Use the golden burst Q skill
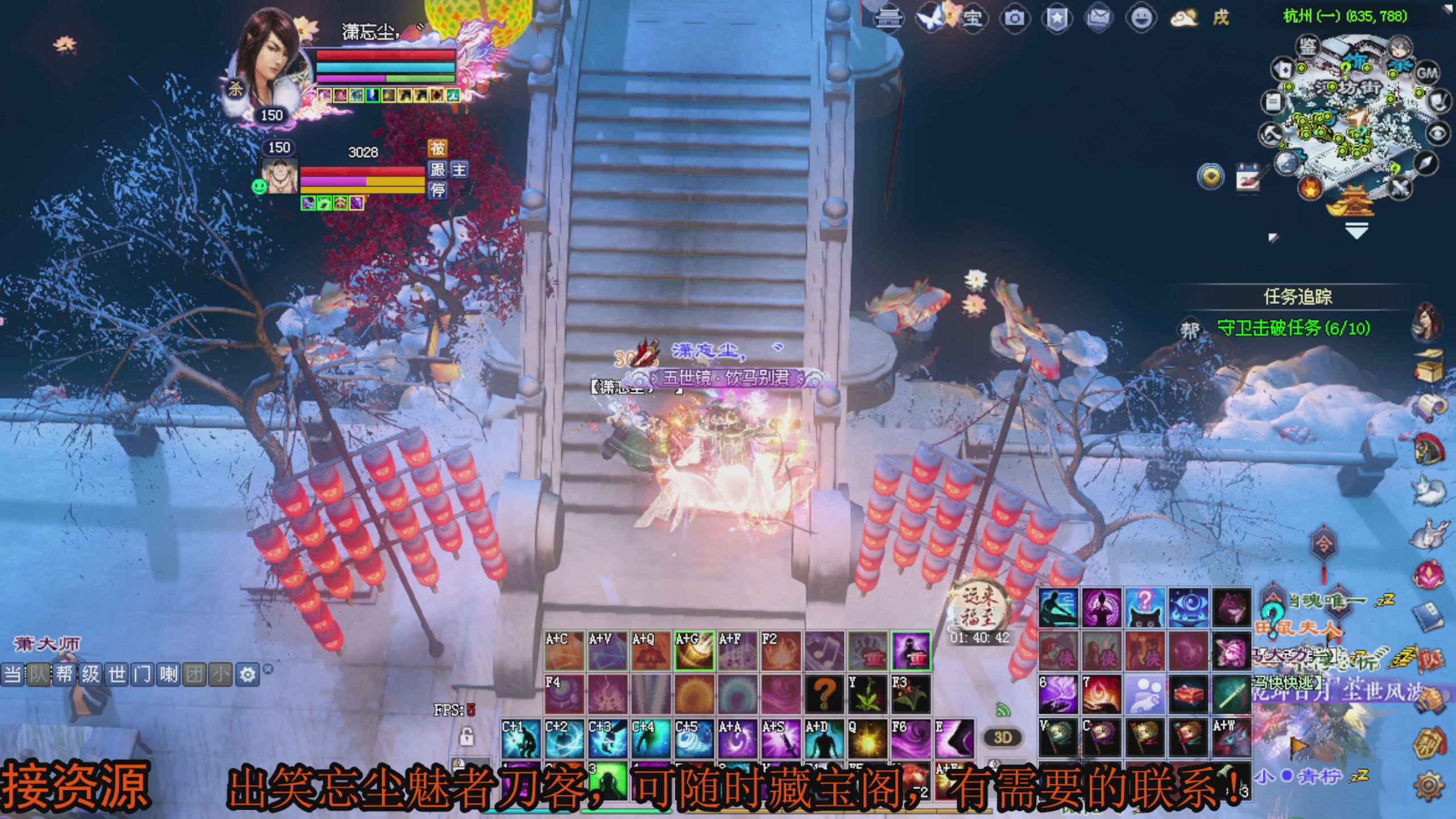 coord(867,739)
